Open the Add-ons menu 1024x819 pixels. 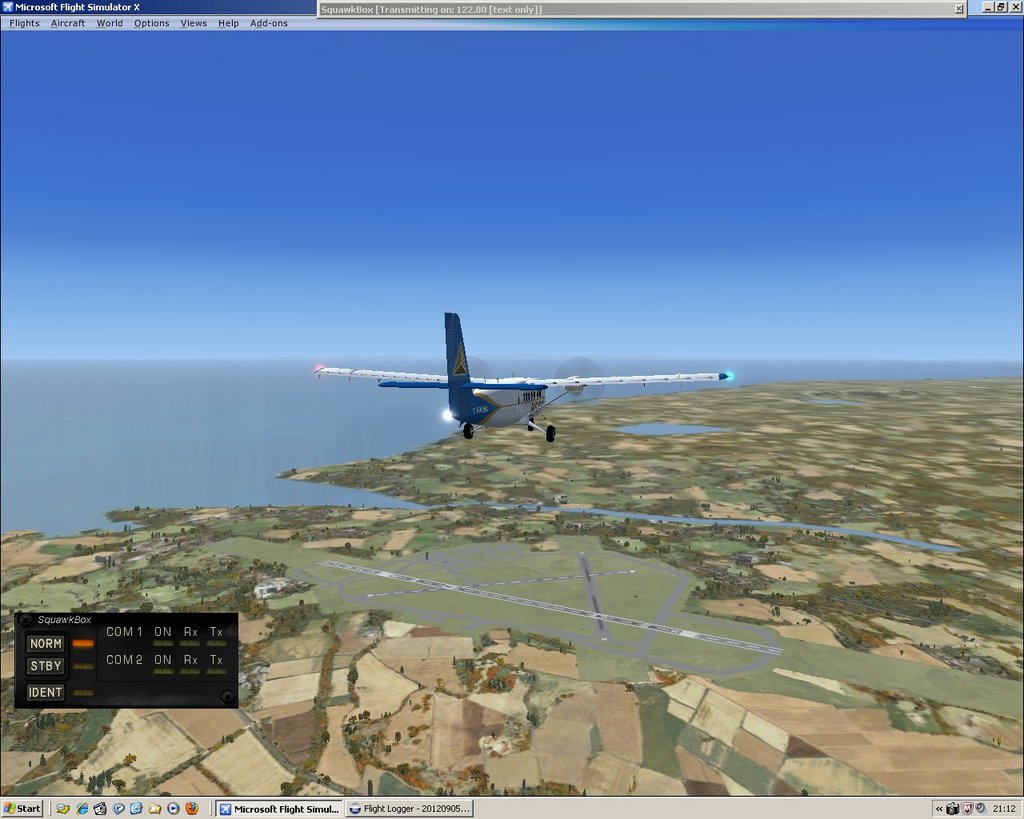[x=269, y=23]
